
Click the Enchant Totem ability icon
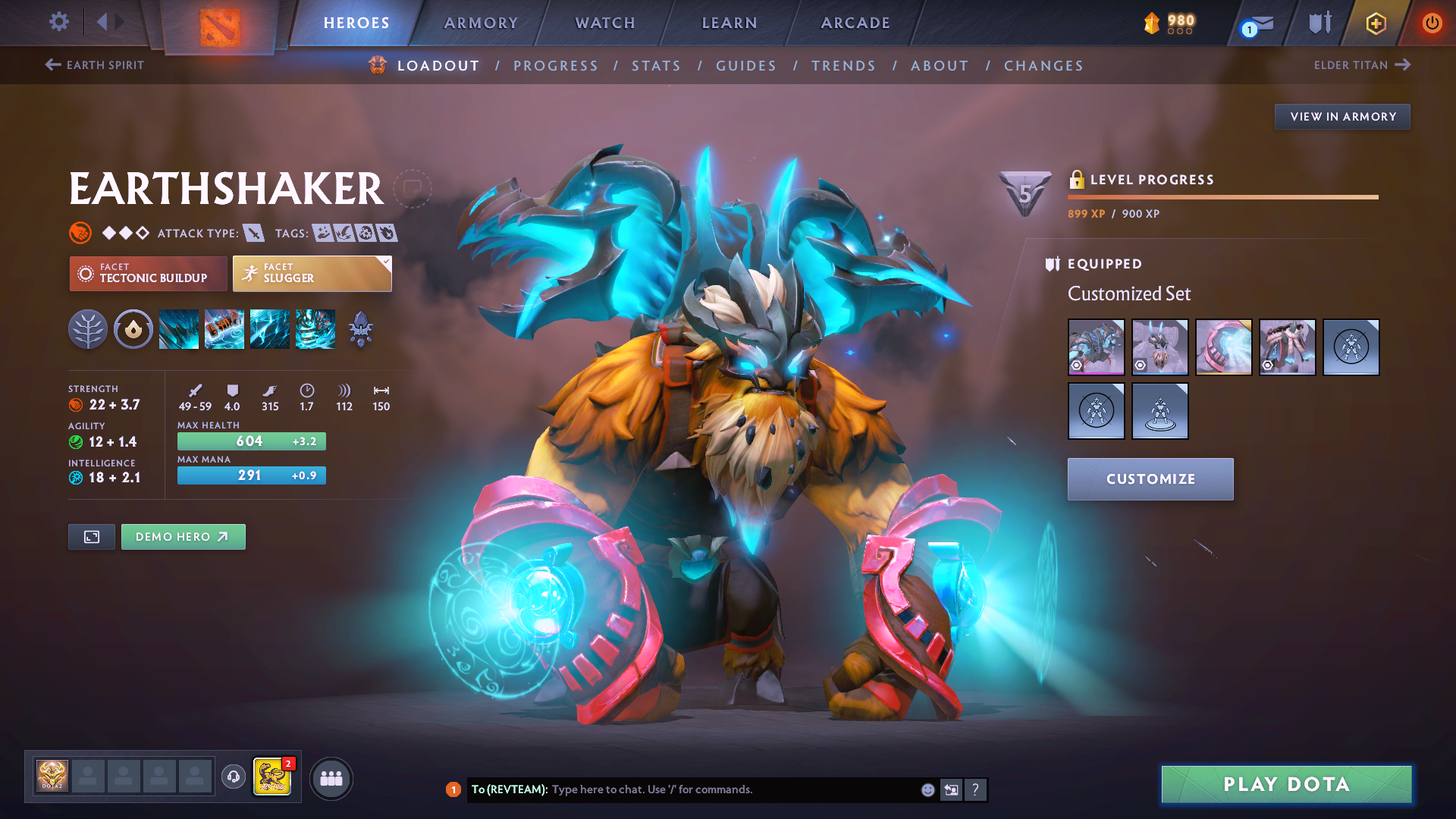pyautogui.click(x=224, y=329)
